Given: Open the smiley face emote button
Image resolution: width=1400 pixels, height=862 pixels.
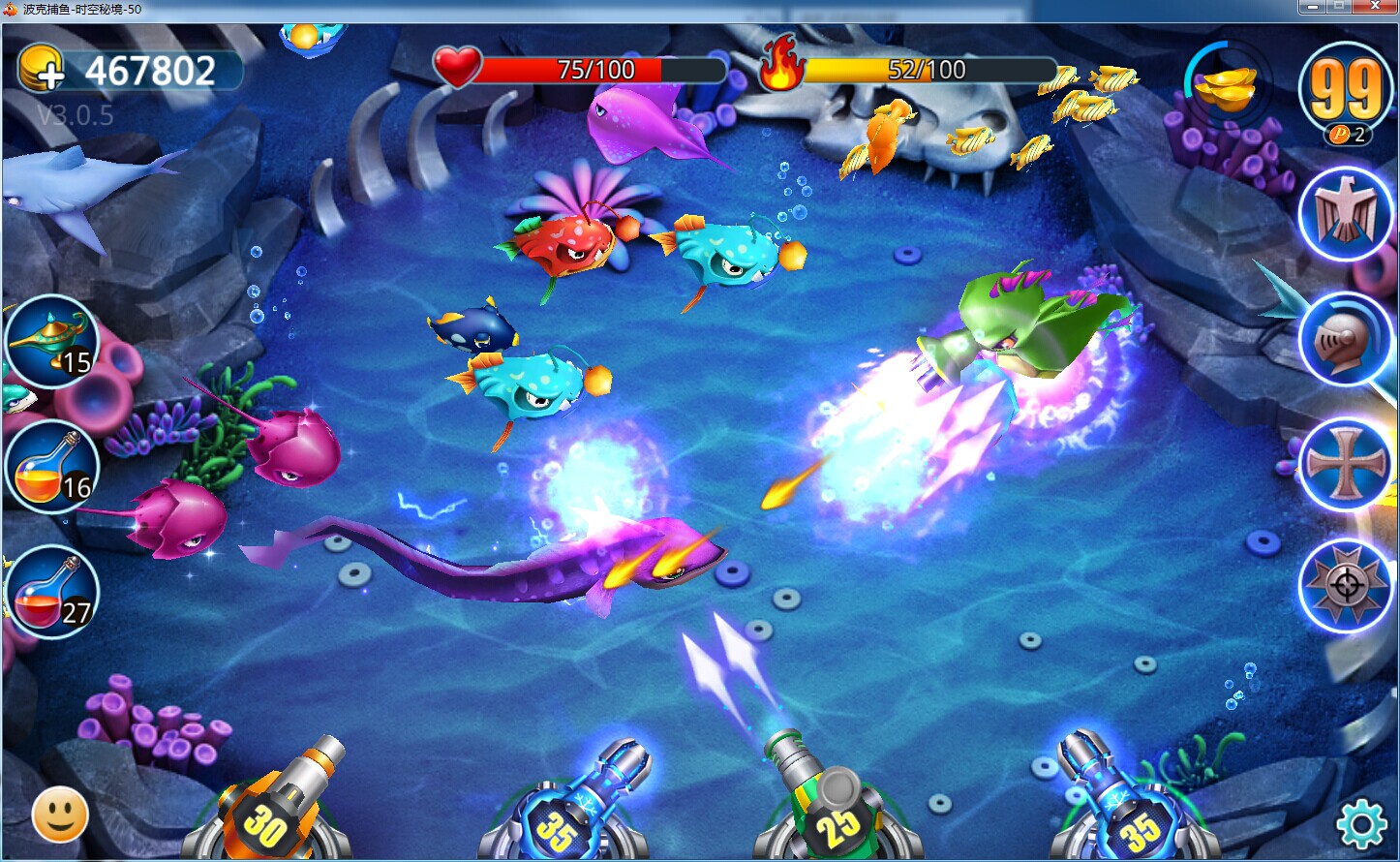Looking at the screenshot, I should tap(60, 816).
